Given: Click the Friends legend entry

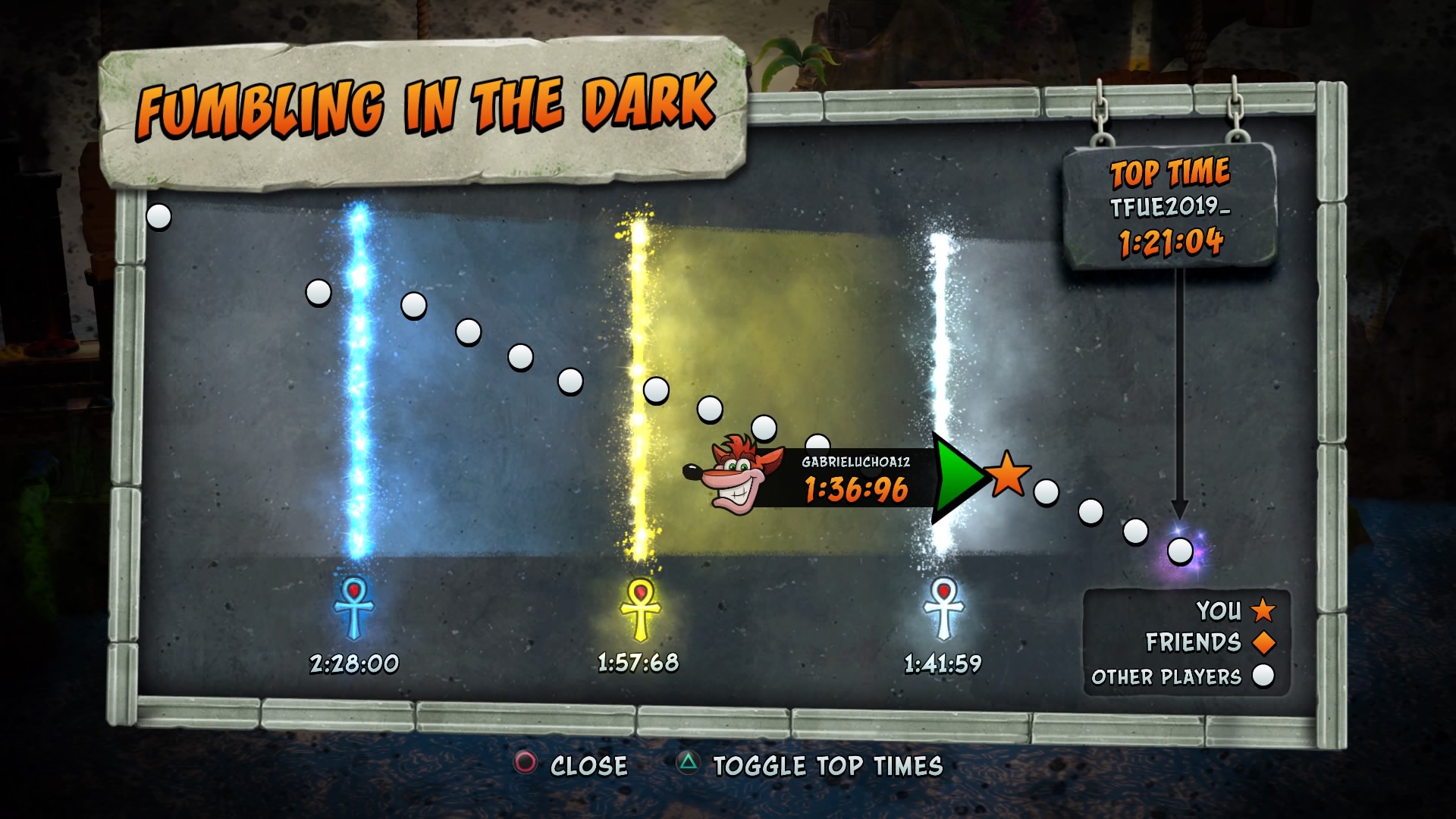Looking at the screenshot, I should click(1210, 643).
